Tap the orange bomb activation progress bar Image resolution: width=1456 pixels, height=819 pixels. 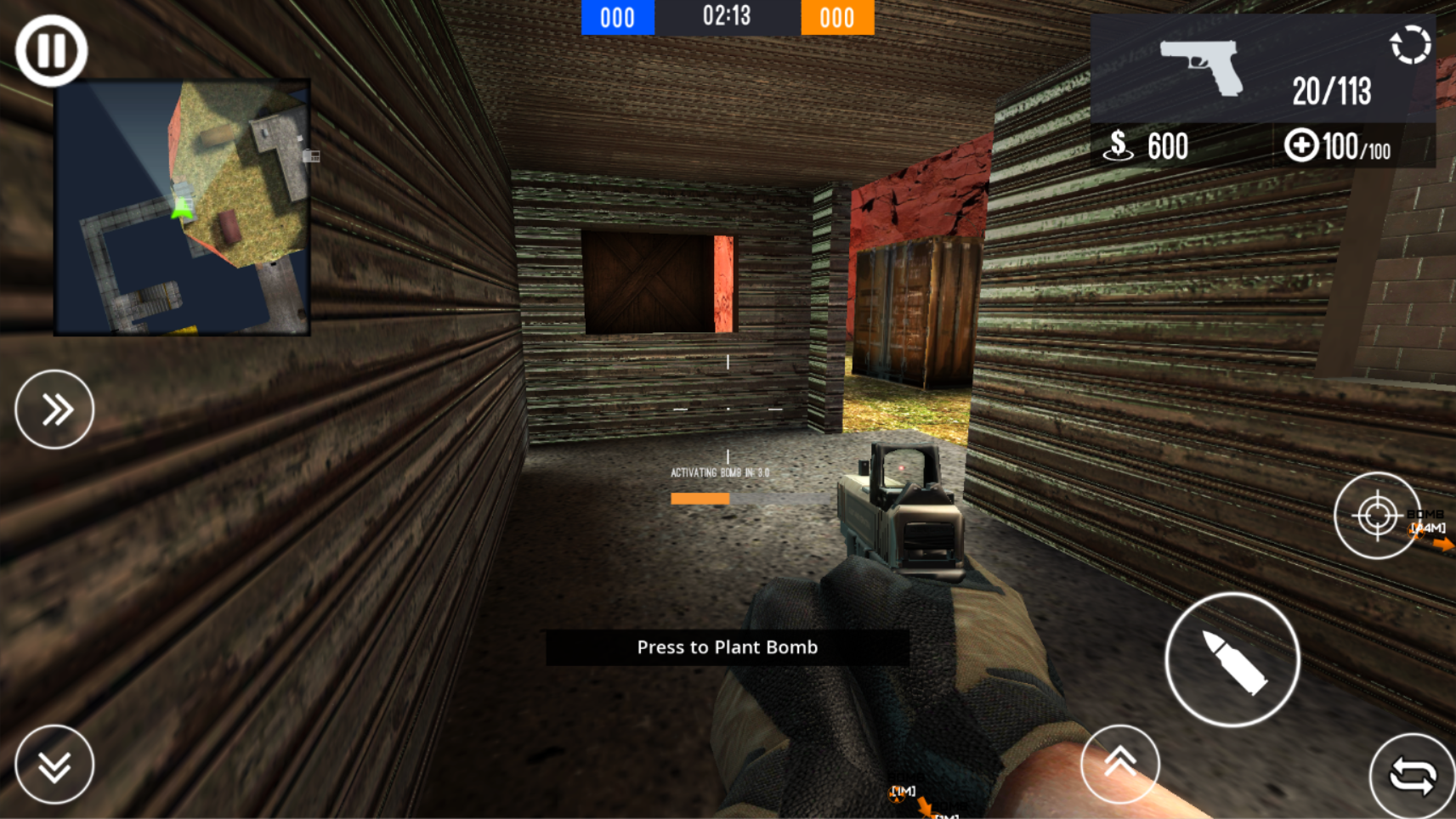[x=700, y=499]
